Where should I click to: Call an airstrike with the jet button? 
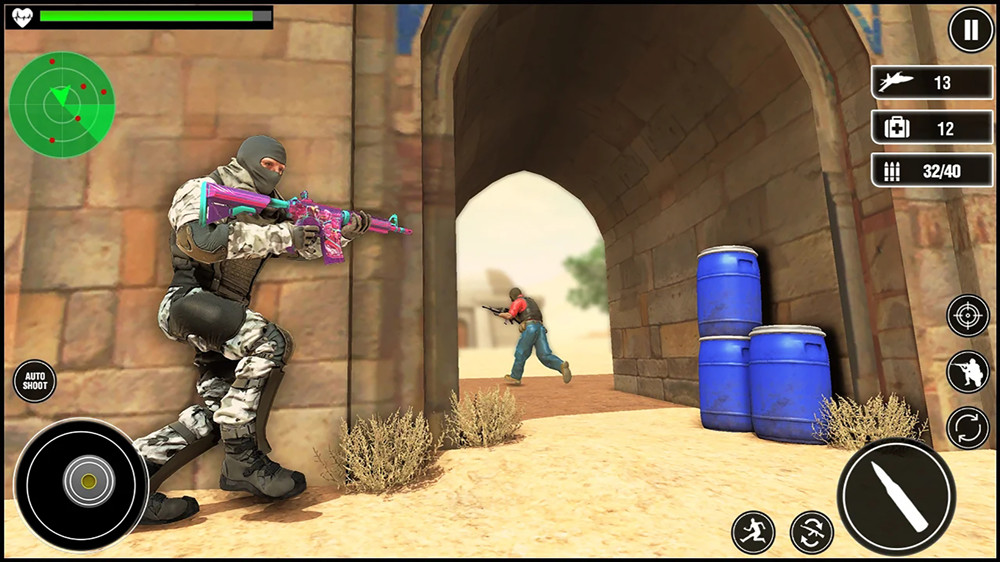(931, 83)
